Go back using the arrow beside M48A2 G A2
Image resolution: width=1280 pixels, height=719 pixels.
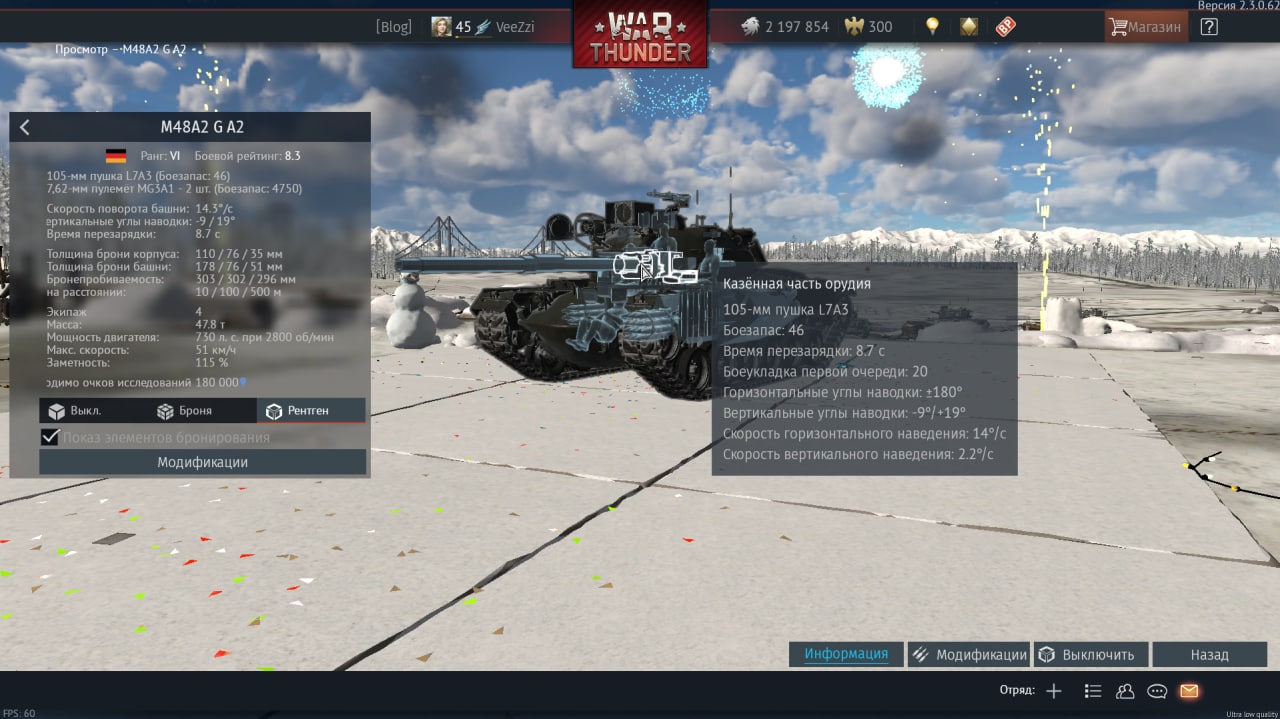click(25, 127)
